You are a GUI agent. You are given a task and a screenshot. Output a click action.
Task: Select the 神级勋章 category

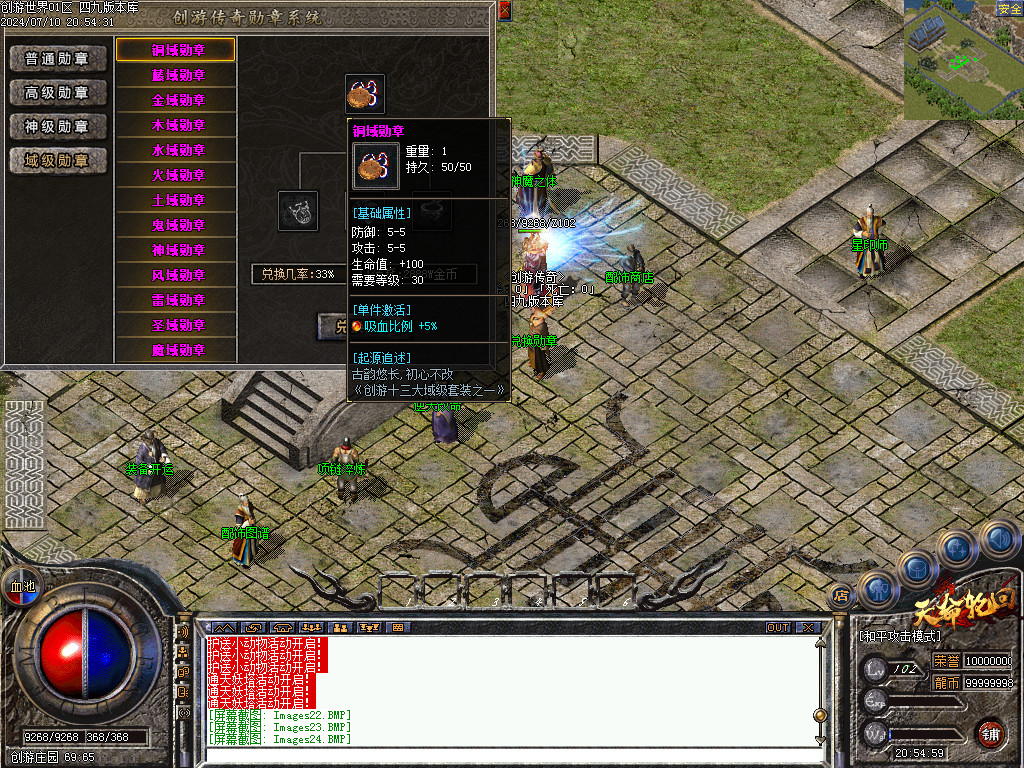[x=58, y=127]
